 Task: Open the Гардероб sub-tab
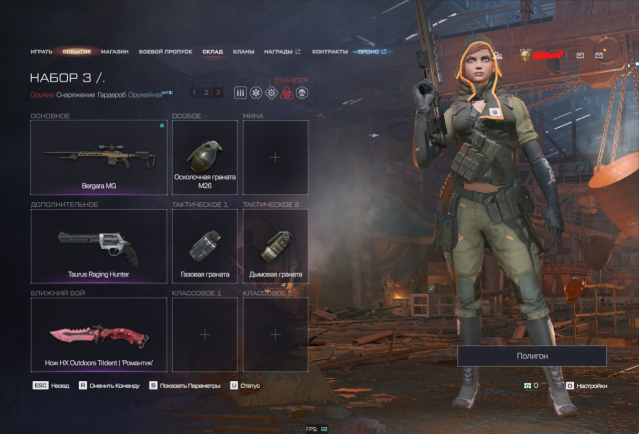pos(111,94)
